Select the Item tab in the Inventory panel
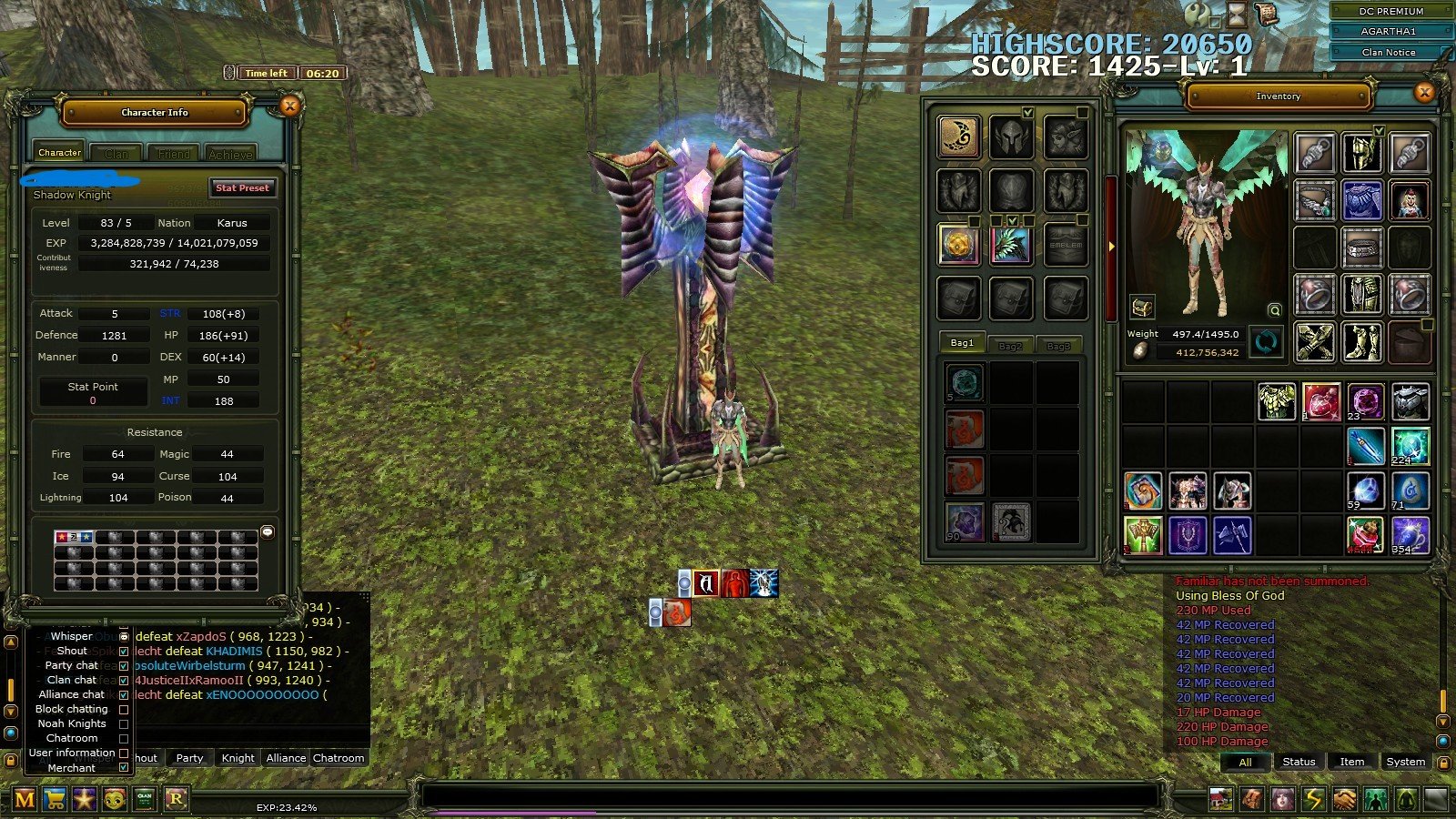Image resolution: width=1456 pixels, height=819 pixels. click(1351, 762)
